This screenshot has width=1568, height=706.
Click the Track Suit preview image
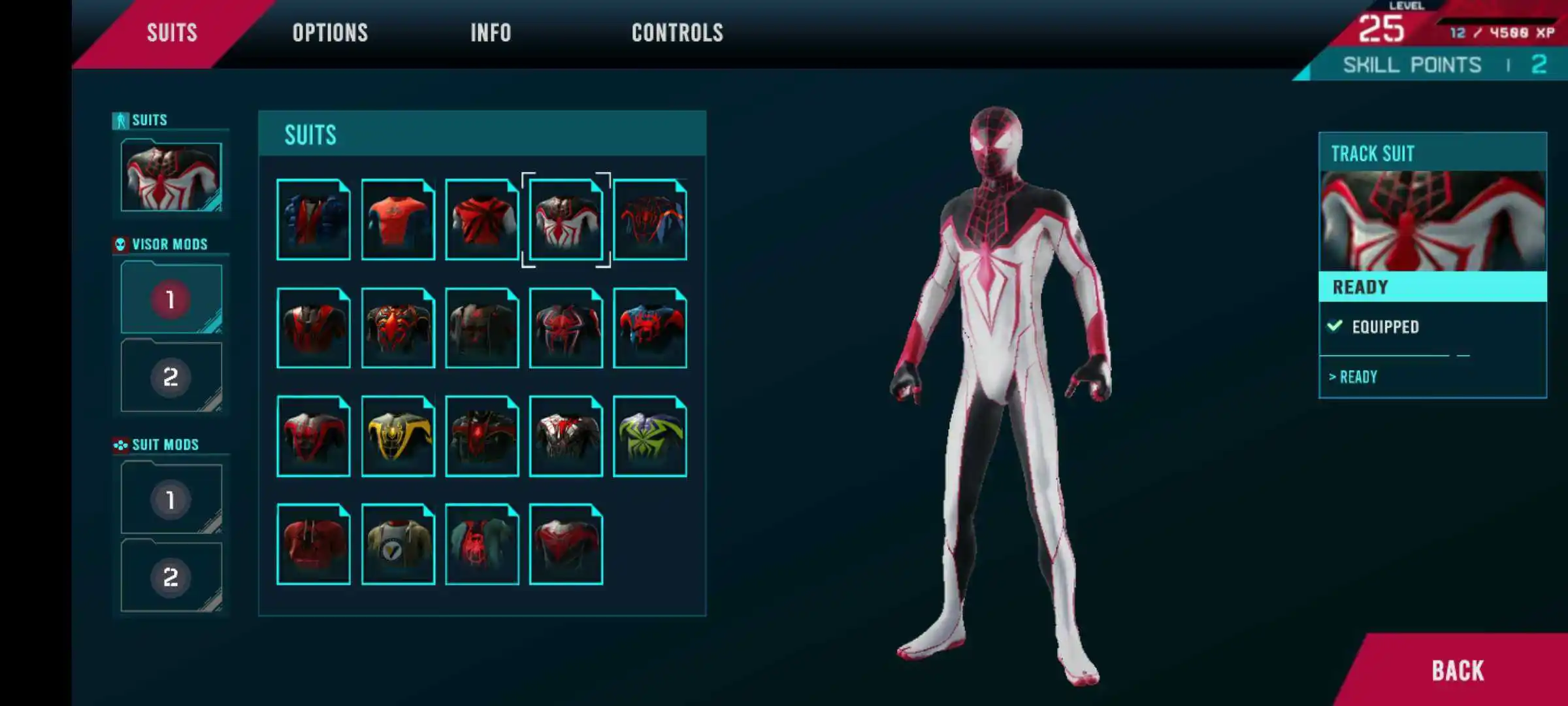pyautogui.click(x=1433, y=221)
